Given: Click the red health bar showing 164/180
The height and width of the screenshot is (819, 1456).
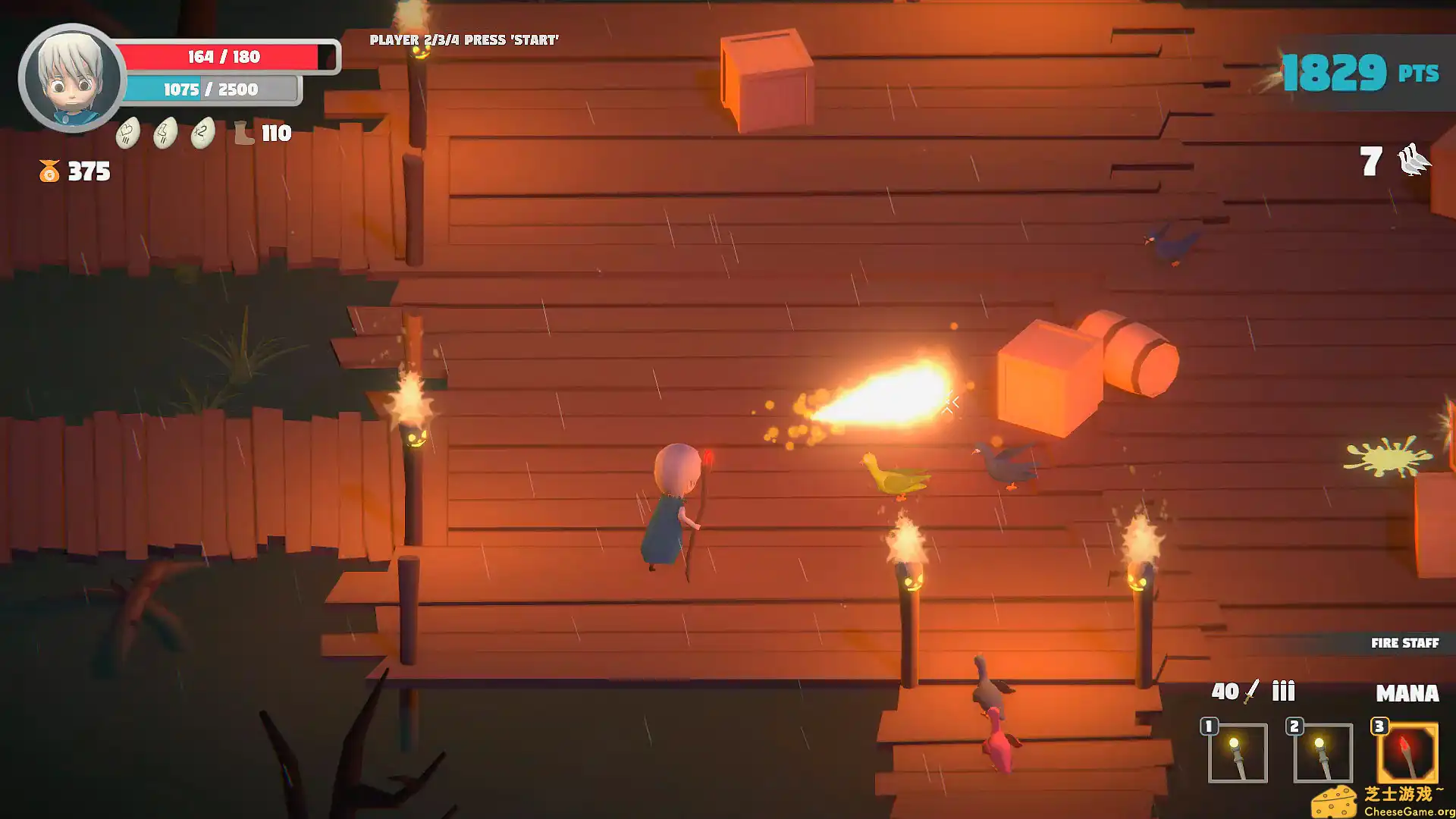Looking at the screenshot, I should [x=224, y=57].
